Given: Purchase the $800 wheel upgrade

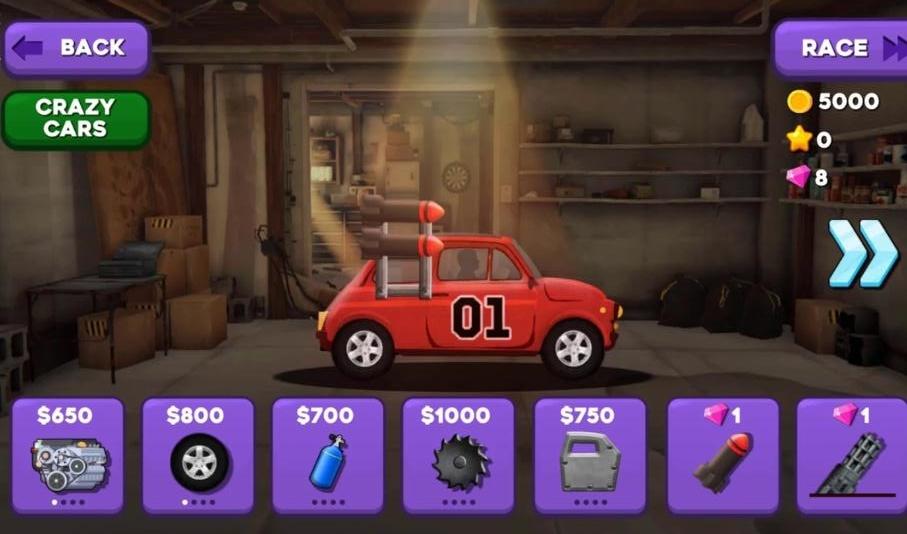Looking at the screenshot, I should click(198, 455).
